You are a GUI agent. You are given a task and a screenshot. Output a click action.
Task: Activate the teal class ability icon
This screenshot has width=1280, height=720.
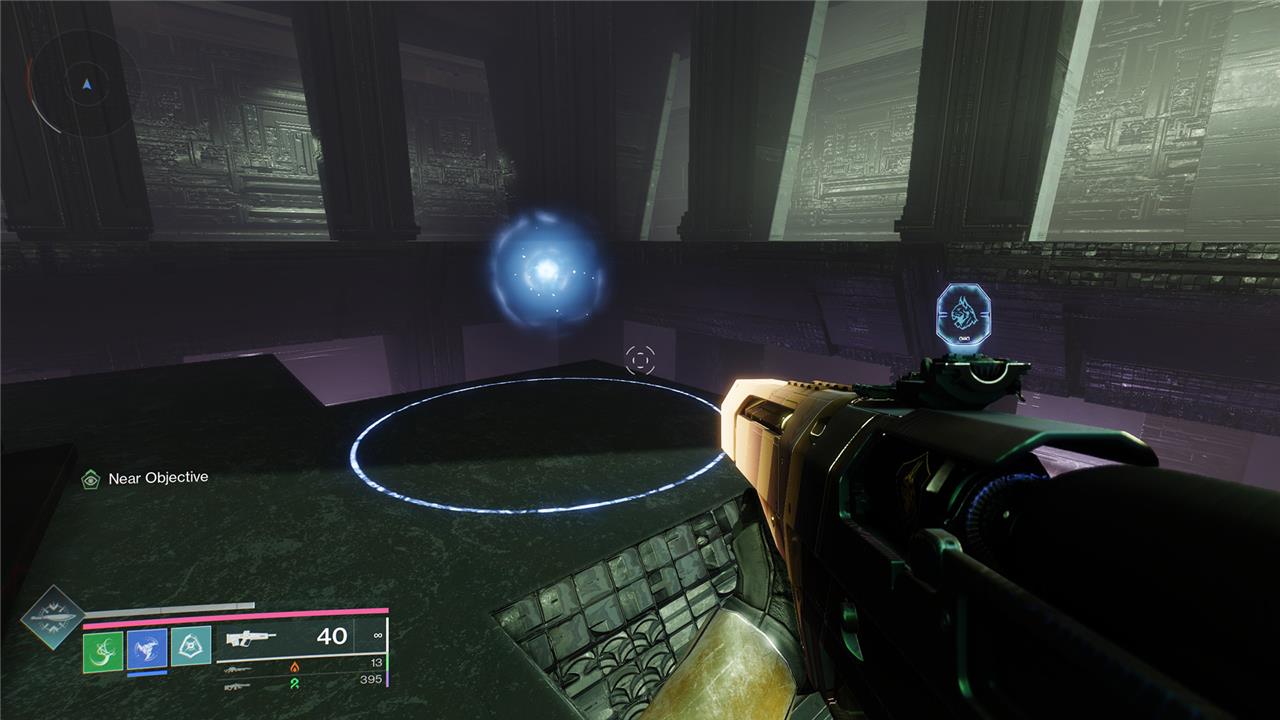coord(190,647)
